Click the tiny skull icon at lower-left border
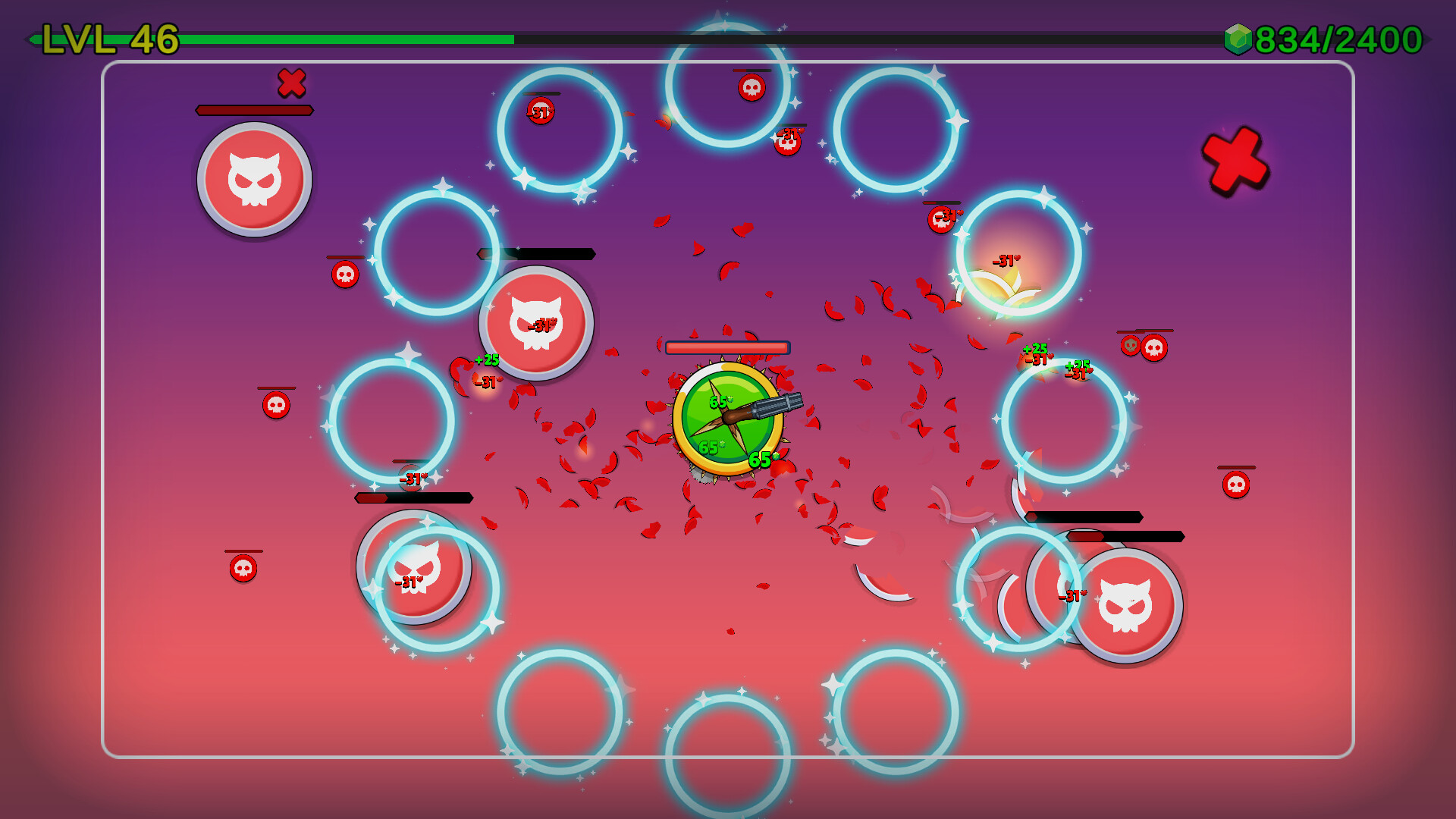 [x=242, y=566]
